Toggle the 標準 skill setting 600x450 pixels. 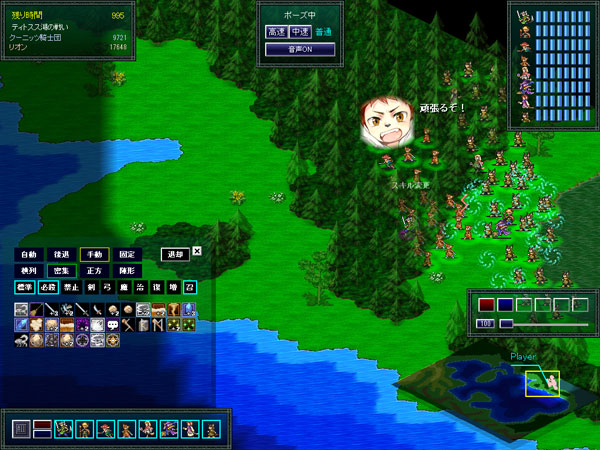point(24,287)
